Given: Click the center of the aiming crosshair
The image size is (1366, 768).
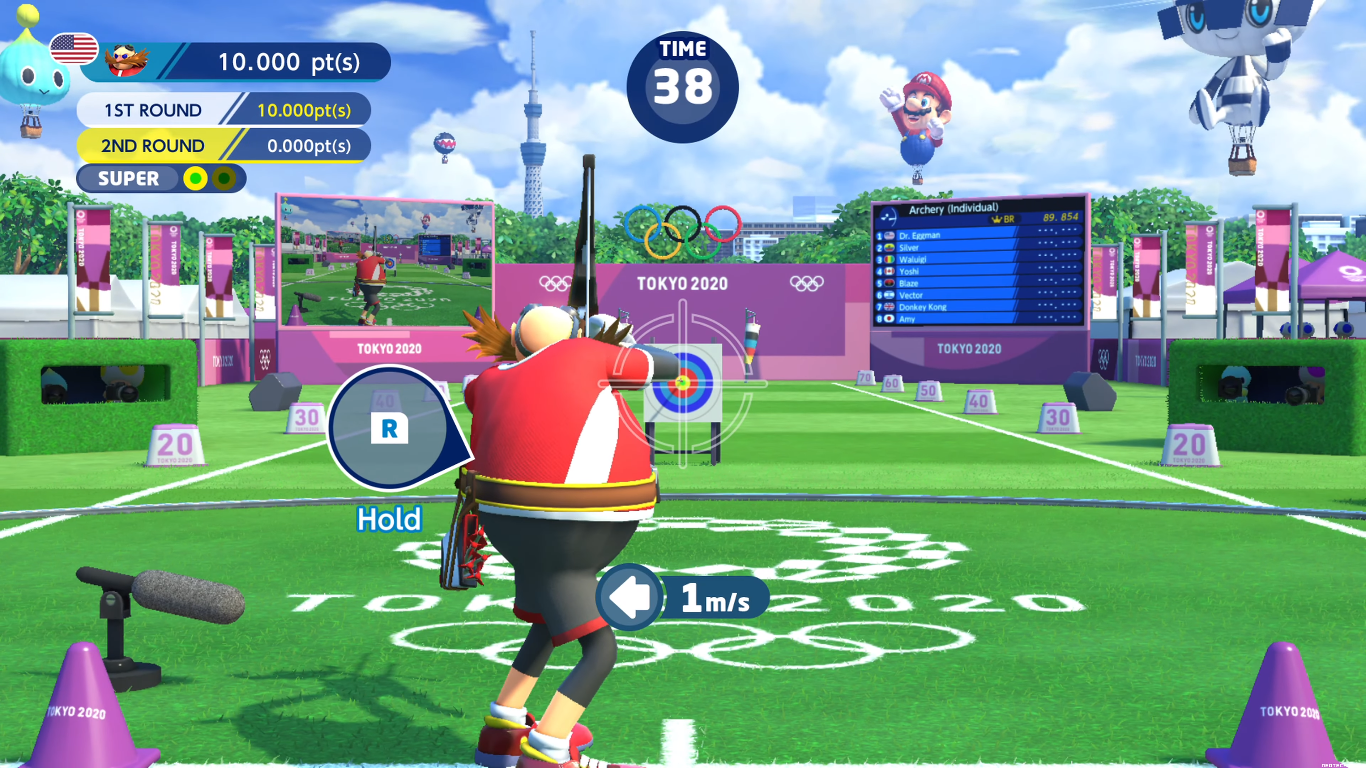Looking at the screenshot, I should (683, 382).
